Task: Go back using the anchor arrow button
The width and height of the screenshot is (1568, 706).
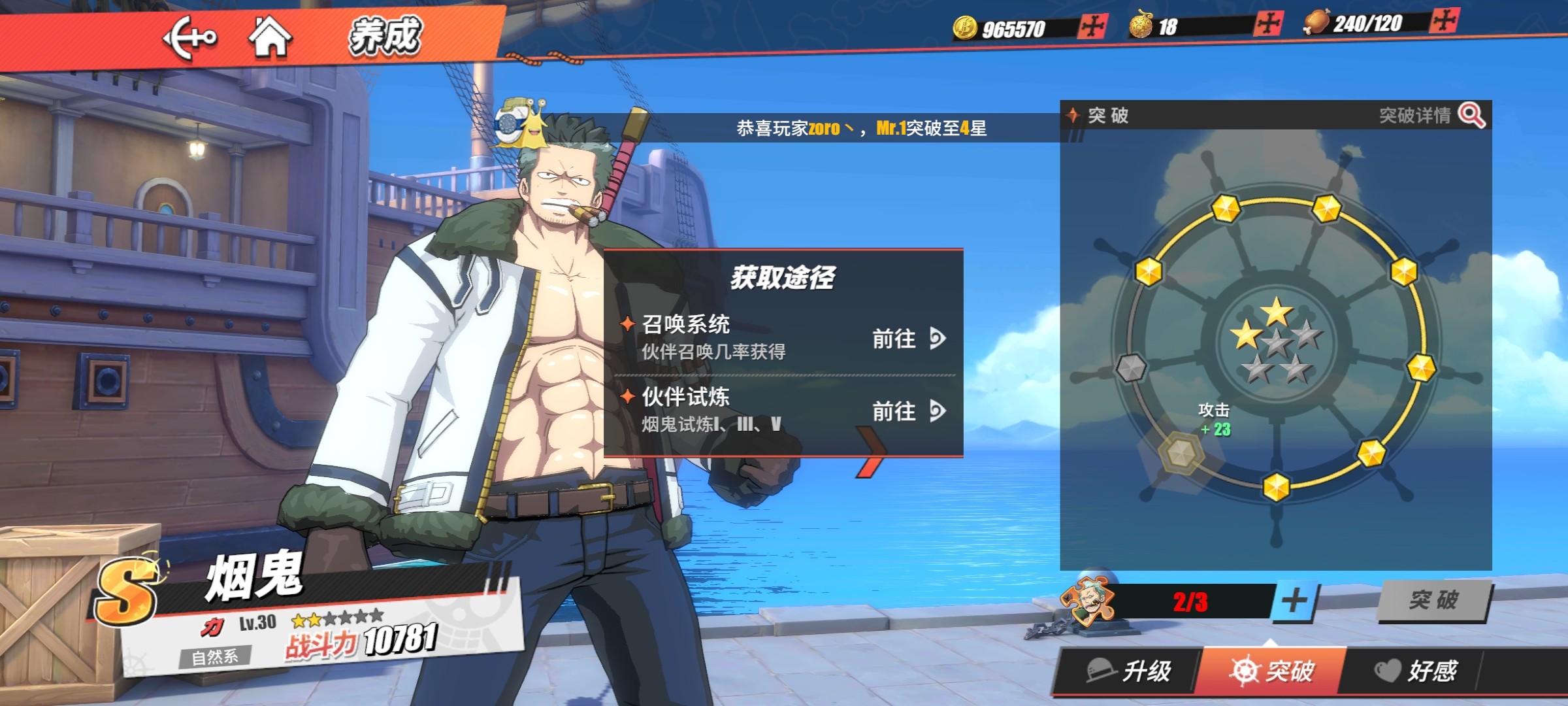Action: point(189,38)
